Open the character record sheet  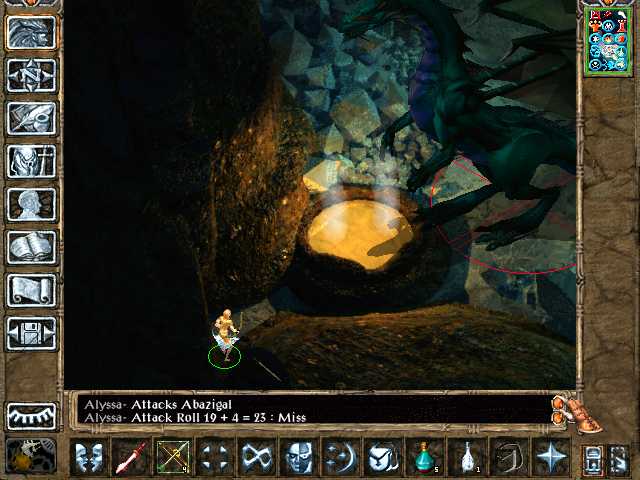point(31,204)
